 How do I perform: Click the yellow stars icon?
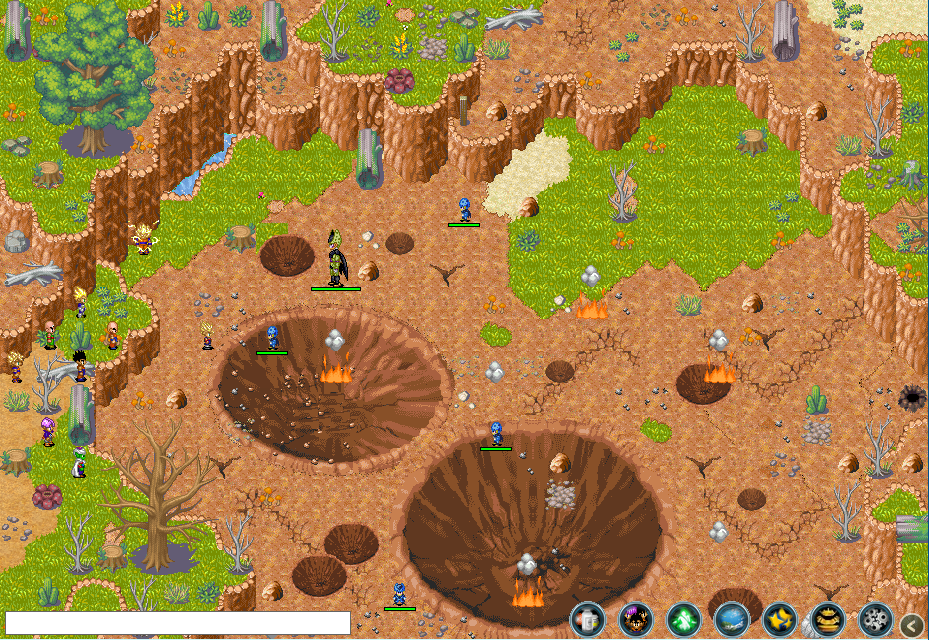(780, 620)
